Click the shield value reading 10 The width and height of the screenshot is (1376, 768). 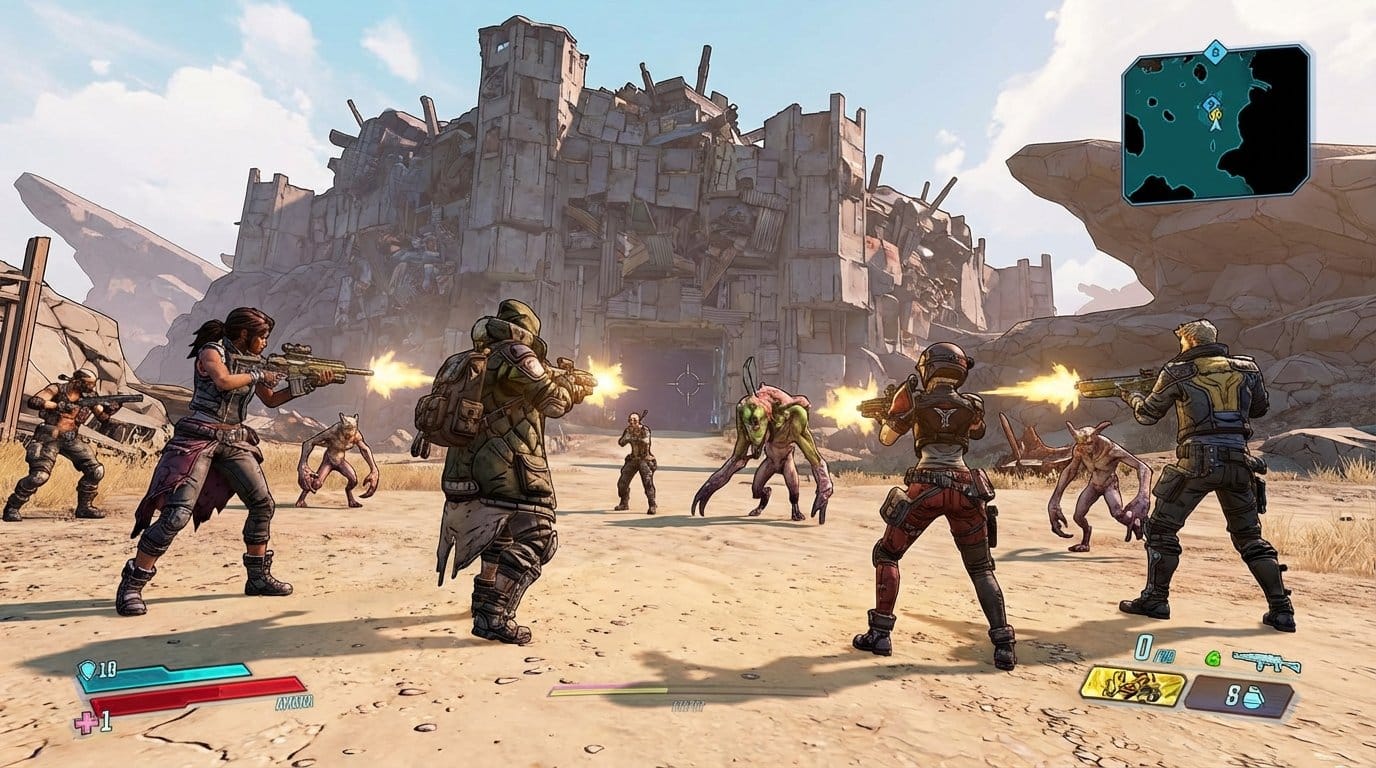click(107, 670)
